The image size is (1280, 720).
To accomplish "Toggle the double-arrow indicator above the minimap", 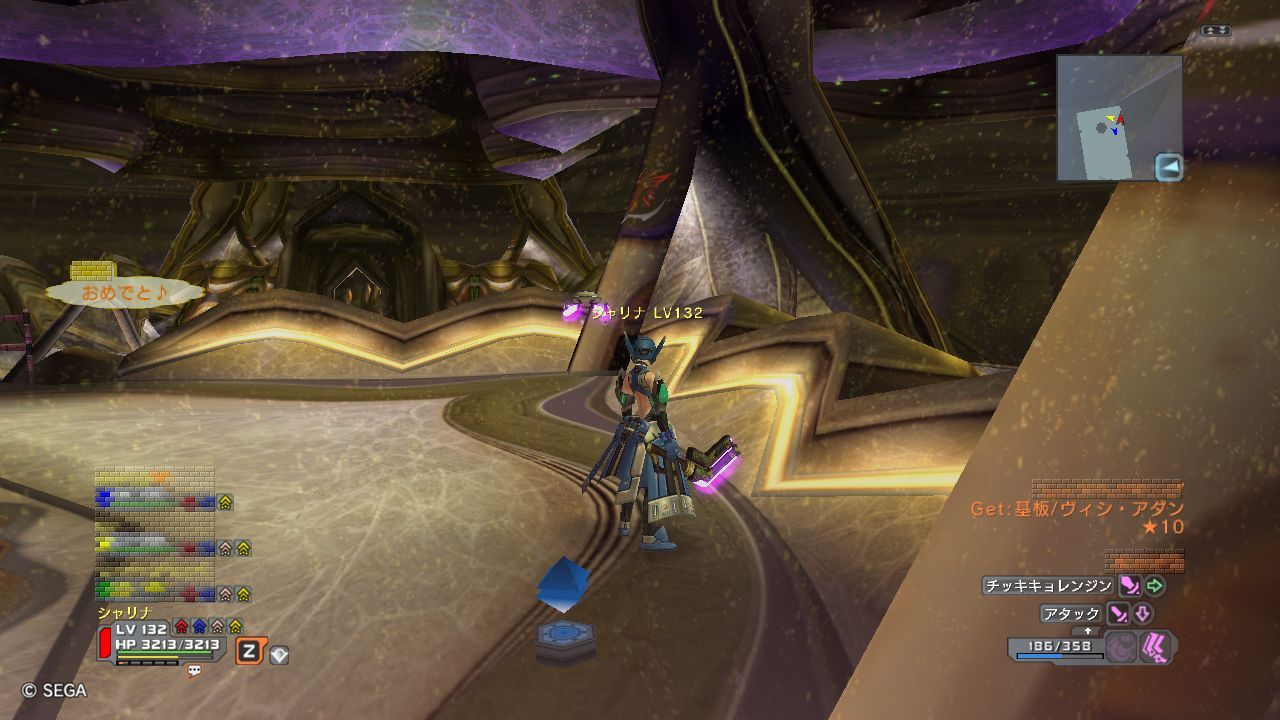I will click(1216, 31).
